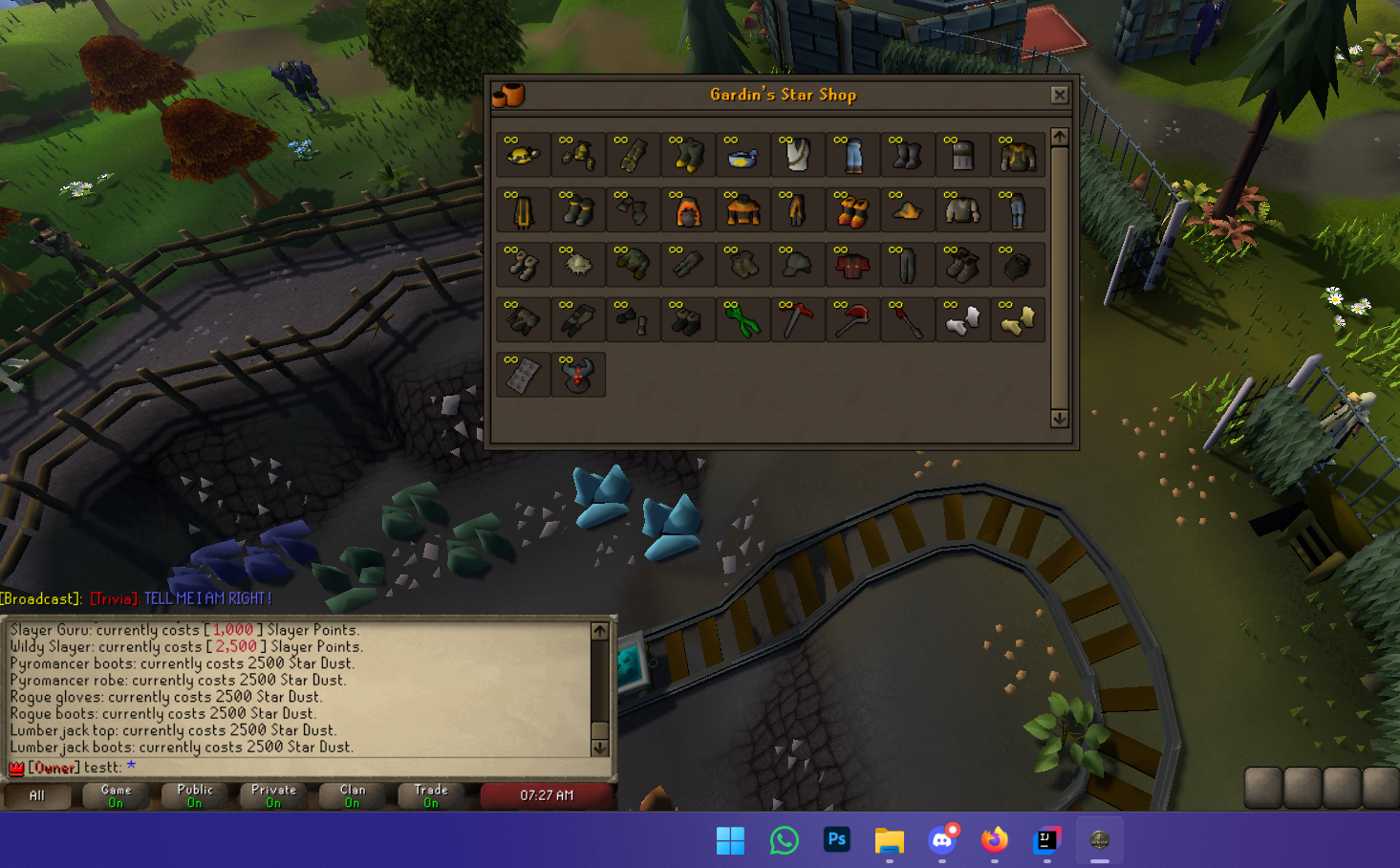Screen dimensions: 1400x868
Task: Toggle the Public chat filter
Action: [x=195, y=795]
